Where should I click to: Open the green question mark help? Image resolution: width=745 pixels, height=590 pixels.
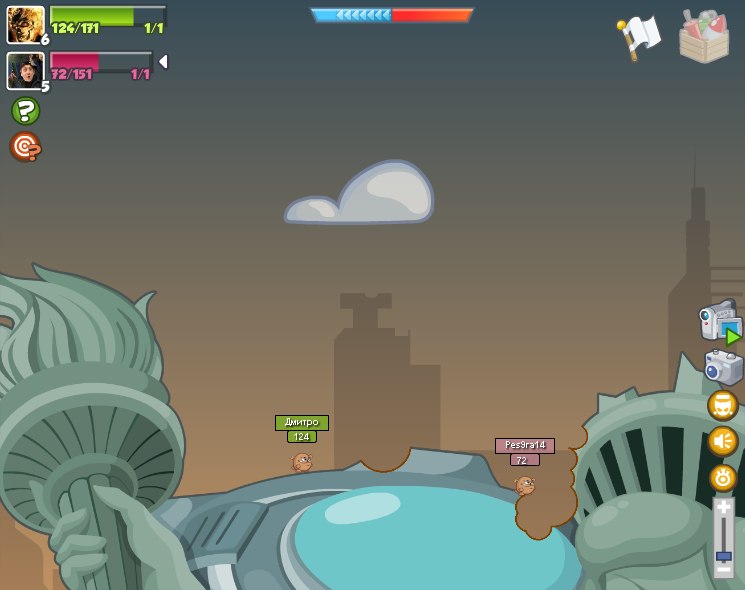click(x=25, y=111)
